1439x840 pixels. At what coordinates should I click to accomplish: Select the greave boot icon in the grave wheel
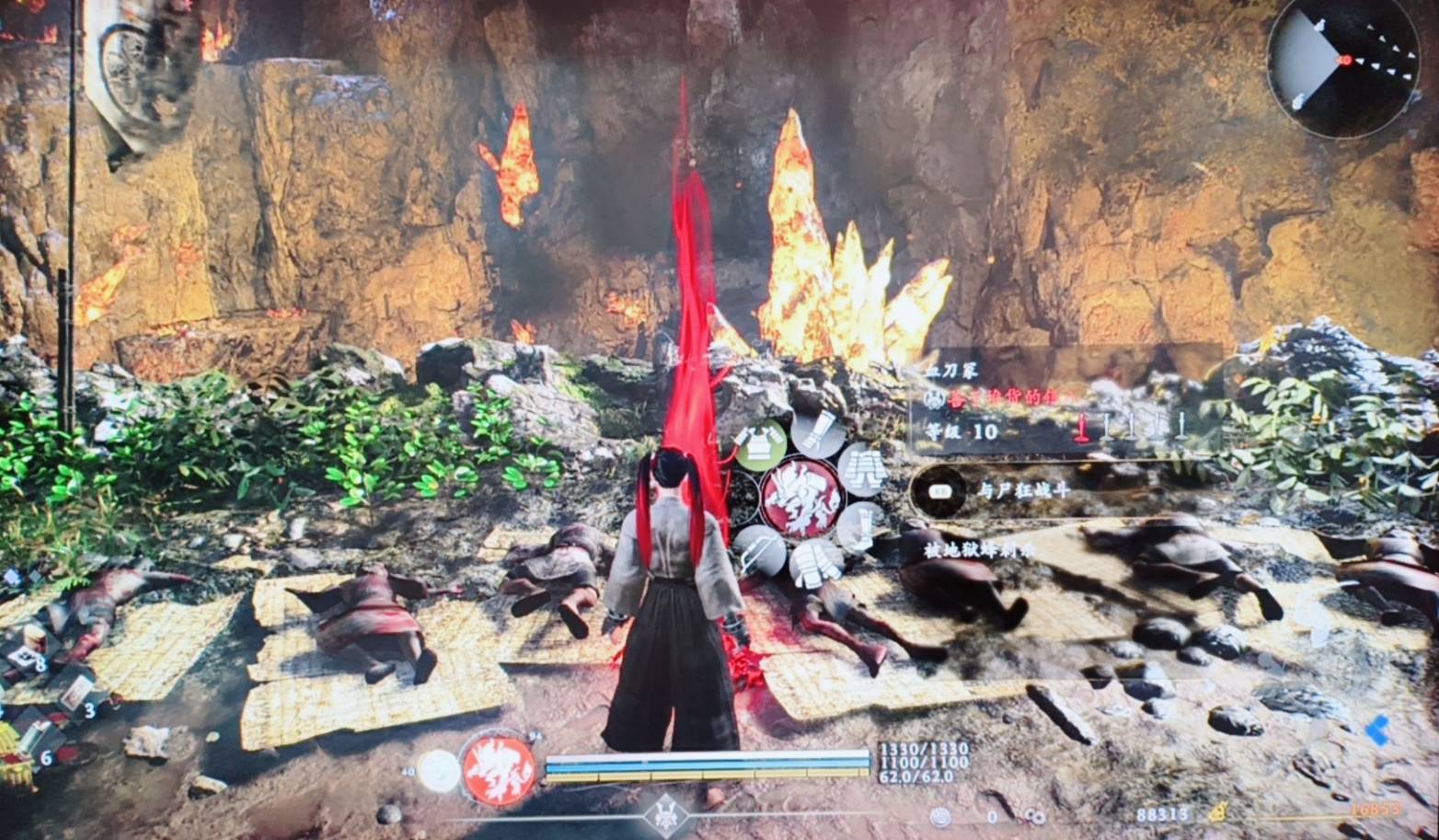coord(861,527)
